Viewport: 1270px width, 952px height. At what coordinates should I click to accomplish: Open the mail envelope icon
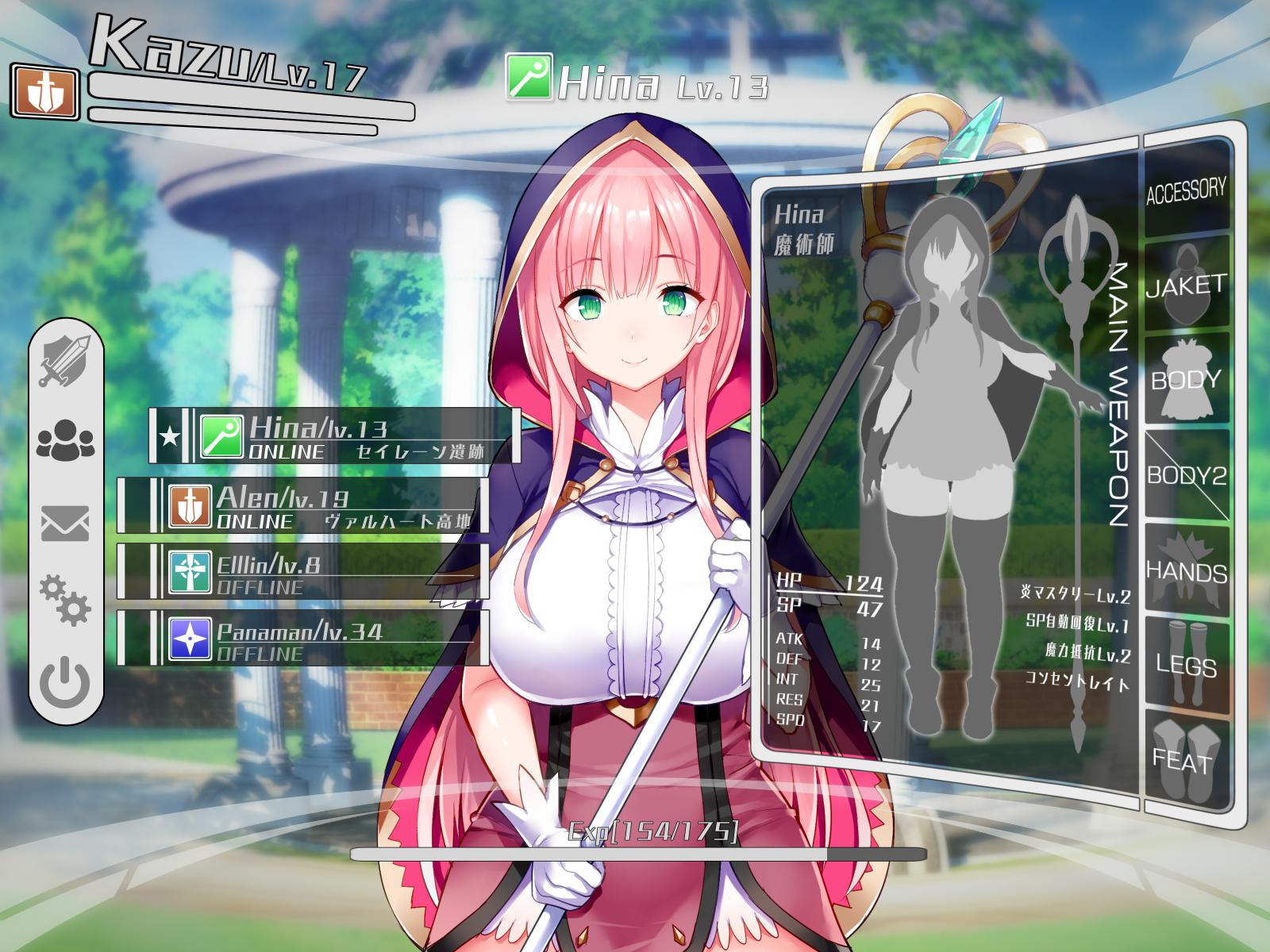click(66, 524)
